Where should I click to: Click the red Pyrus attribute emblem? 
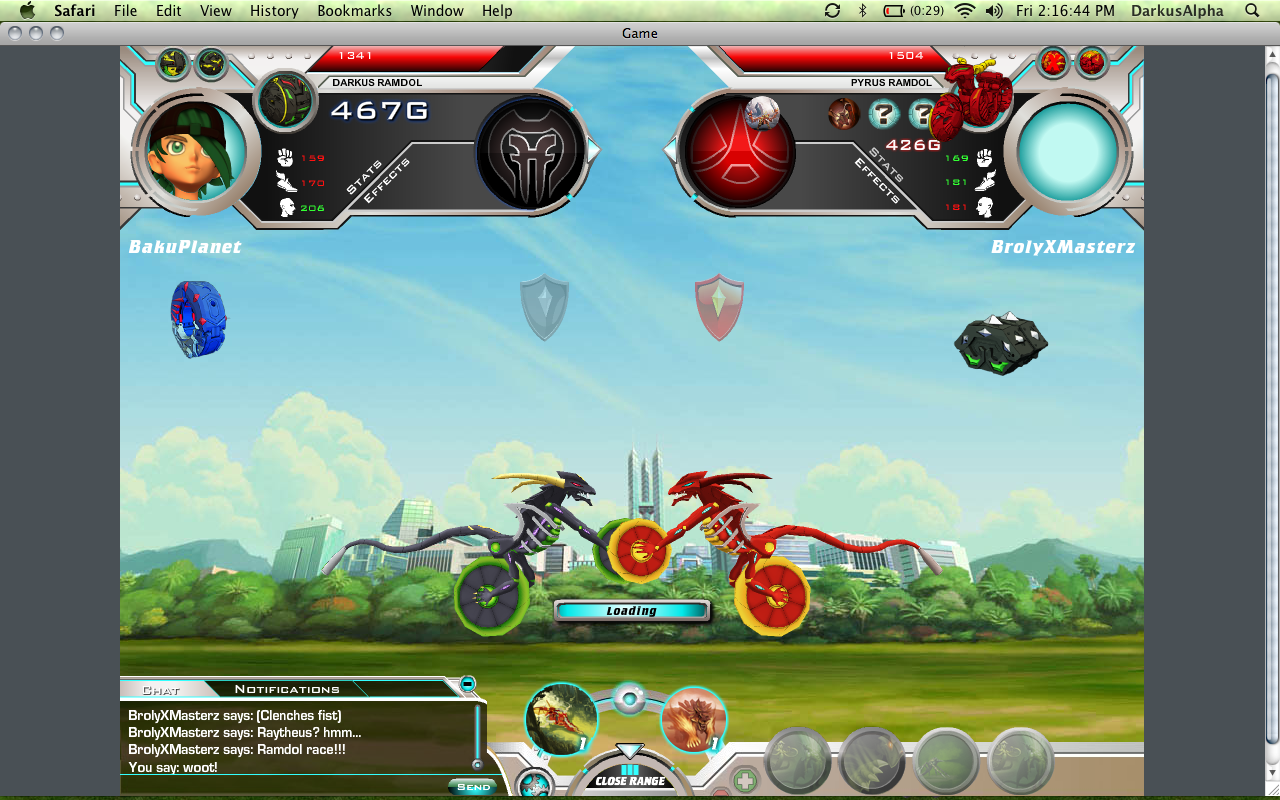click(737, 151)
